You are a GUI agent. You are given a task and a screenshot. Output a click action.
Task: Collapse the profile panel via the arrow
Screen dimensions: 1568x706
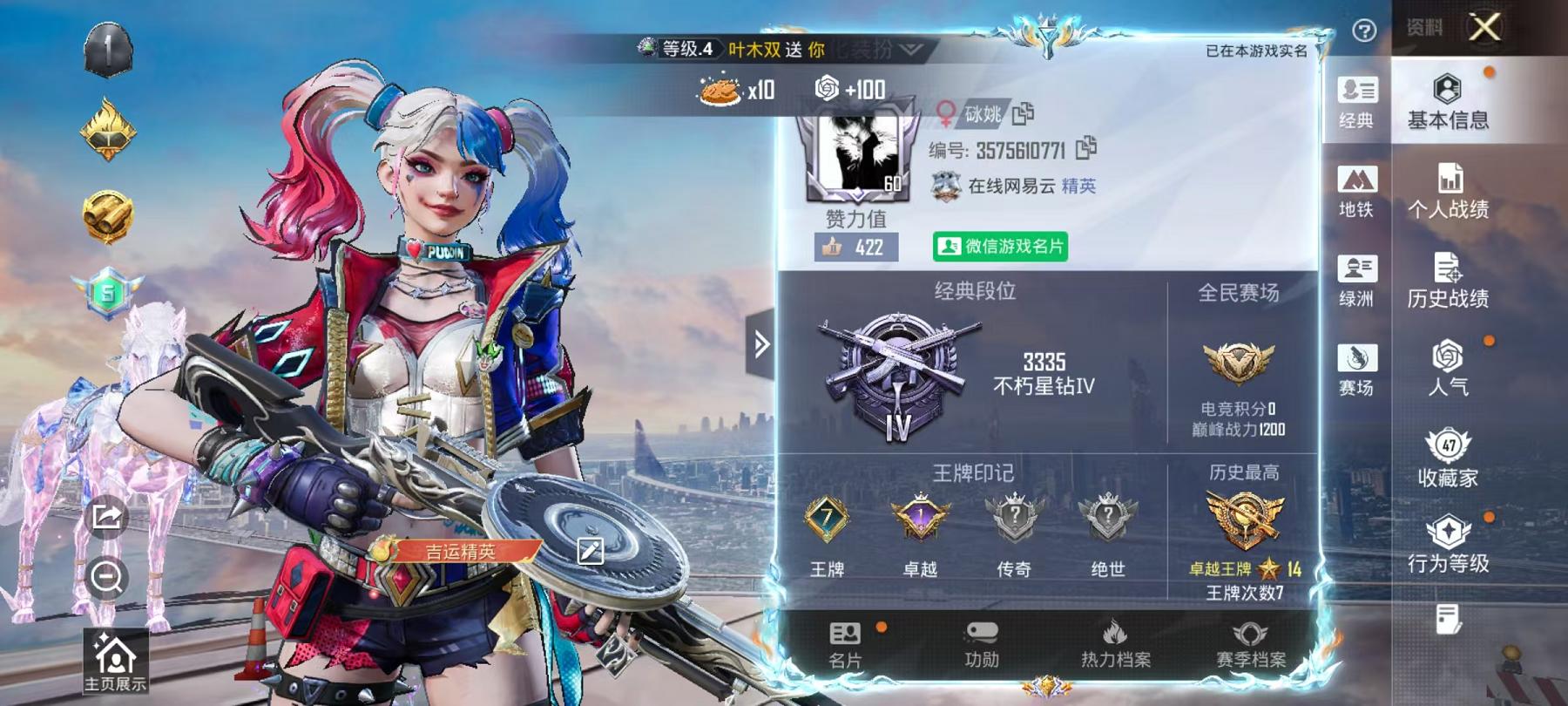point(761,343)
